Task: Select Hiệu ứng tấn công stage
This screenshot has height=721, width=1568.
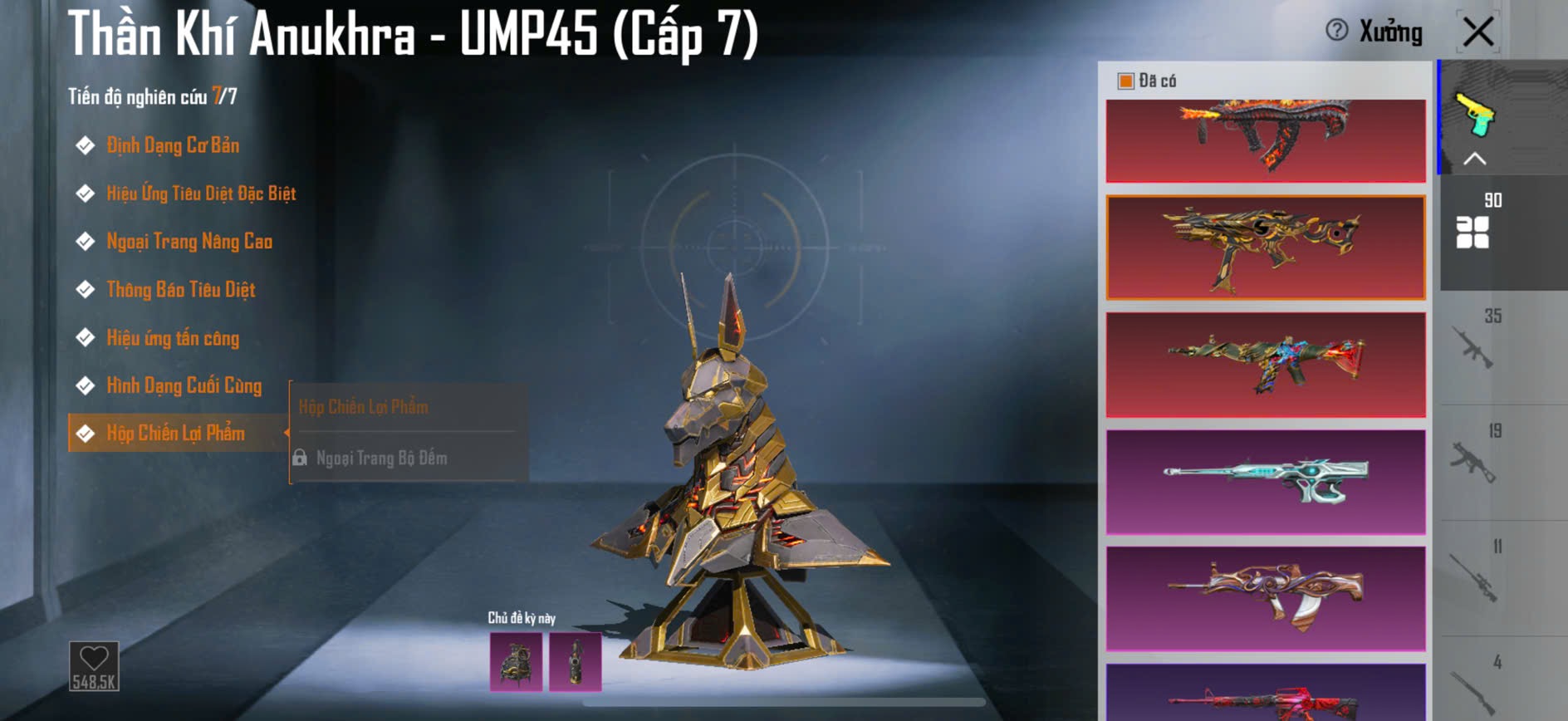Action: click(x=172, y=338)
